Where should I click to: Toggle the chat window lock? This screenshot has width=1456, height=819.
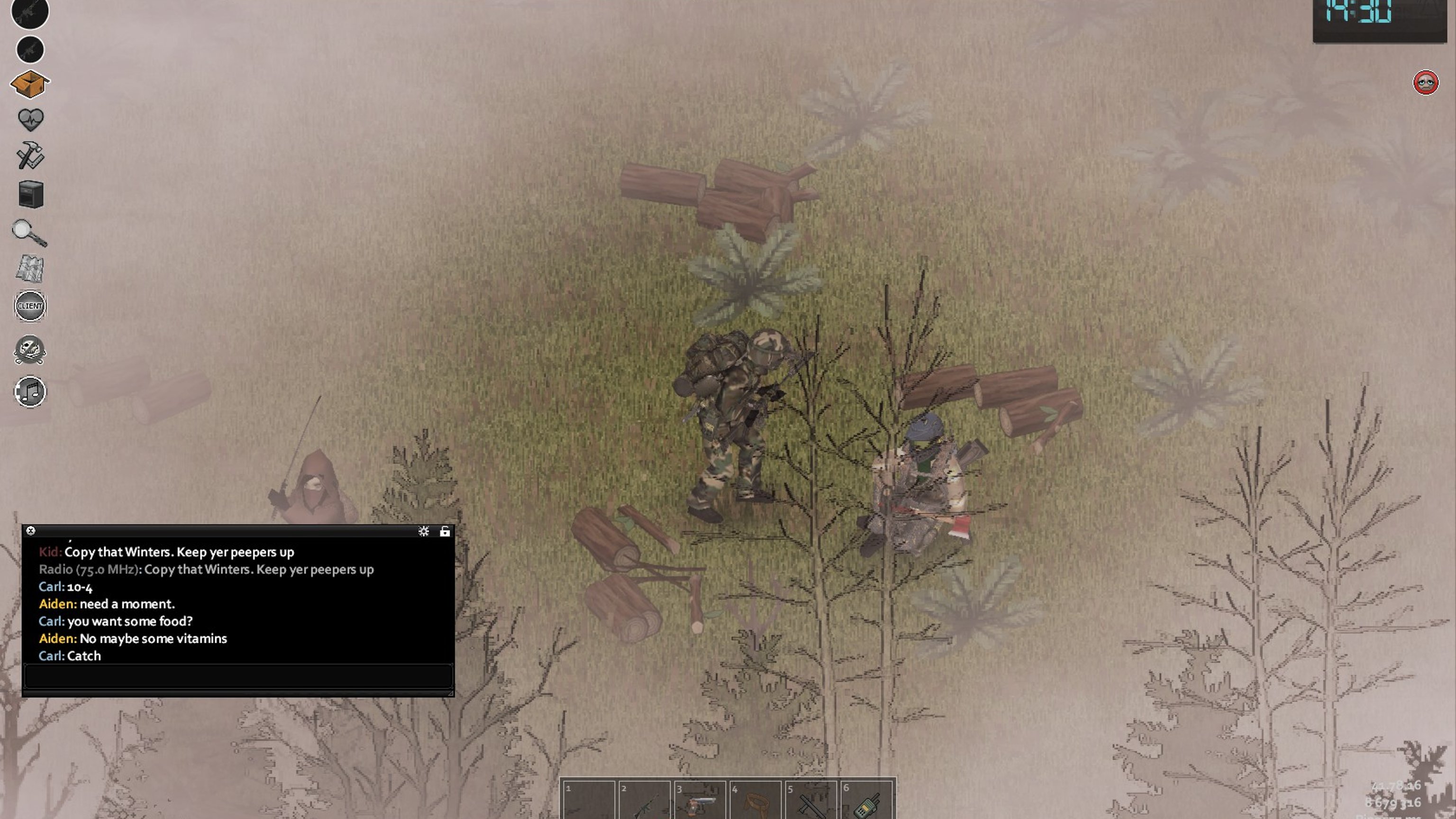point(445,531)
